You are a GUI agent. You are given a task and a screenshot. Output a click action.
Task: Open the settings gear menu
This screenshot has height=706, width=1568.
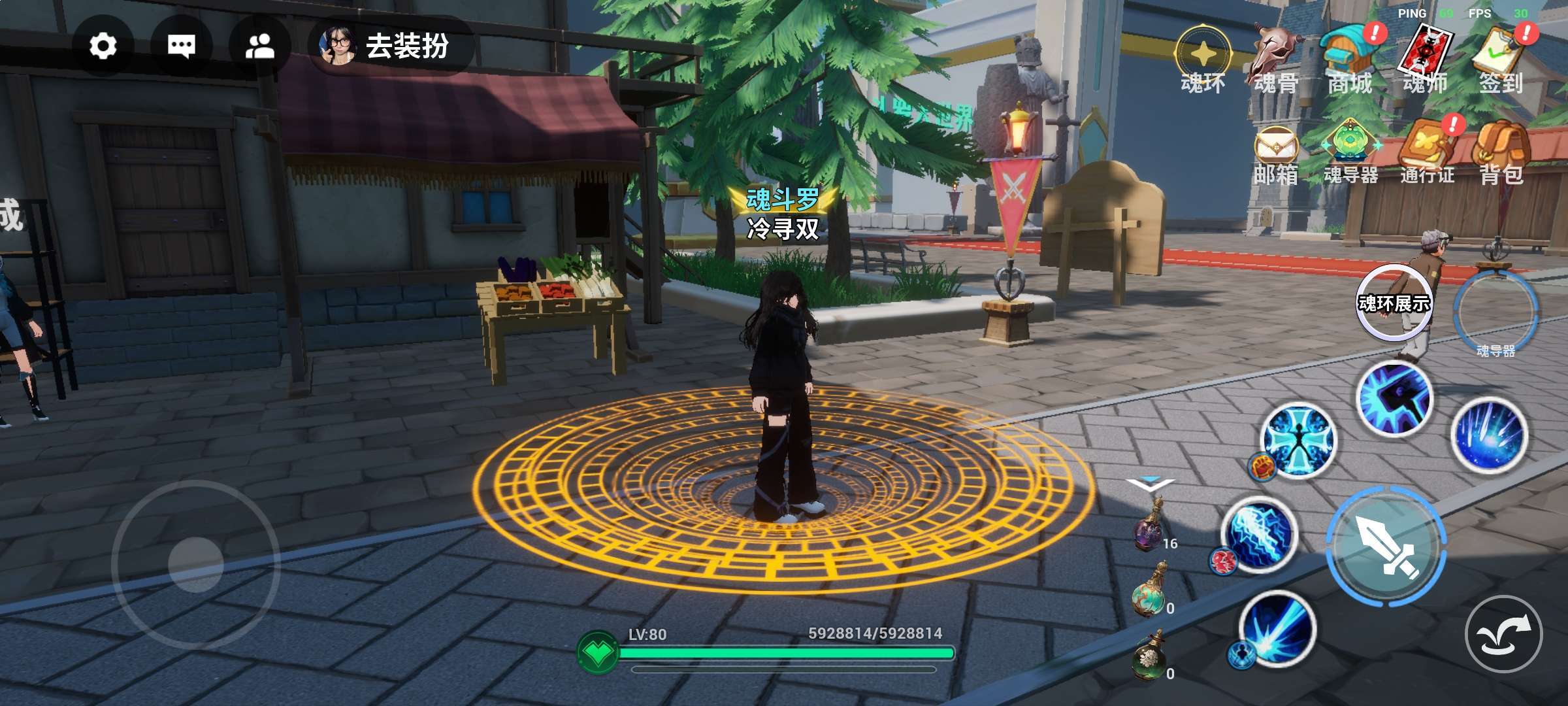click(x=103, y=46)
